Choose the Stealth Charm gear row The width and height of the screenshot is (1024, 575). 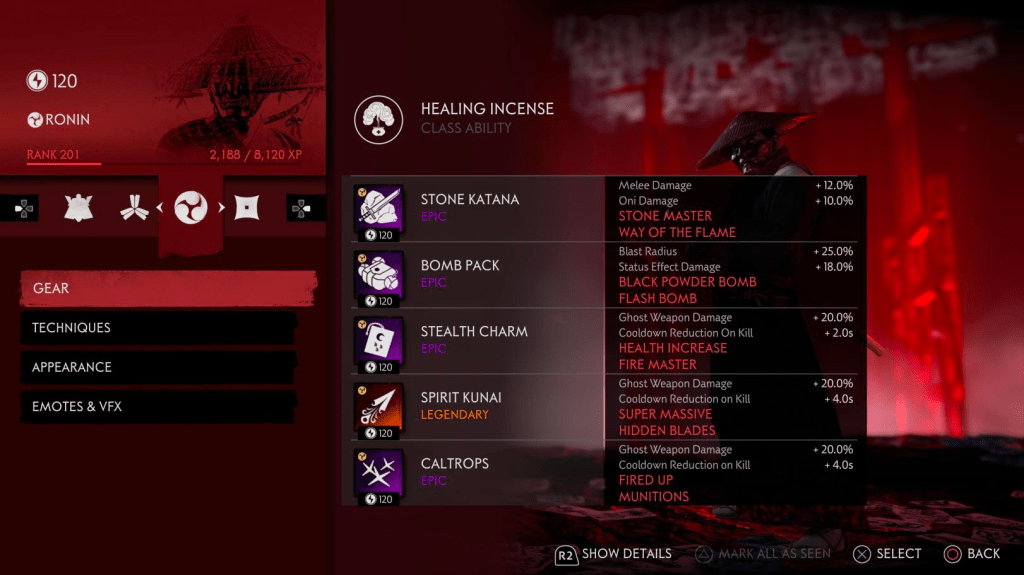[477, 340]
